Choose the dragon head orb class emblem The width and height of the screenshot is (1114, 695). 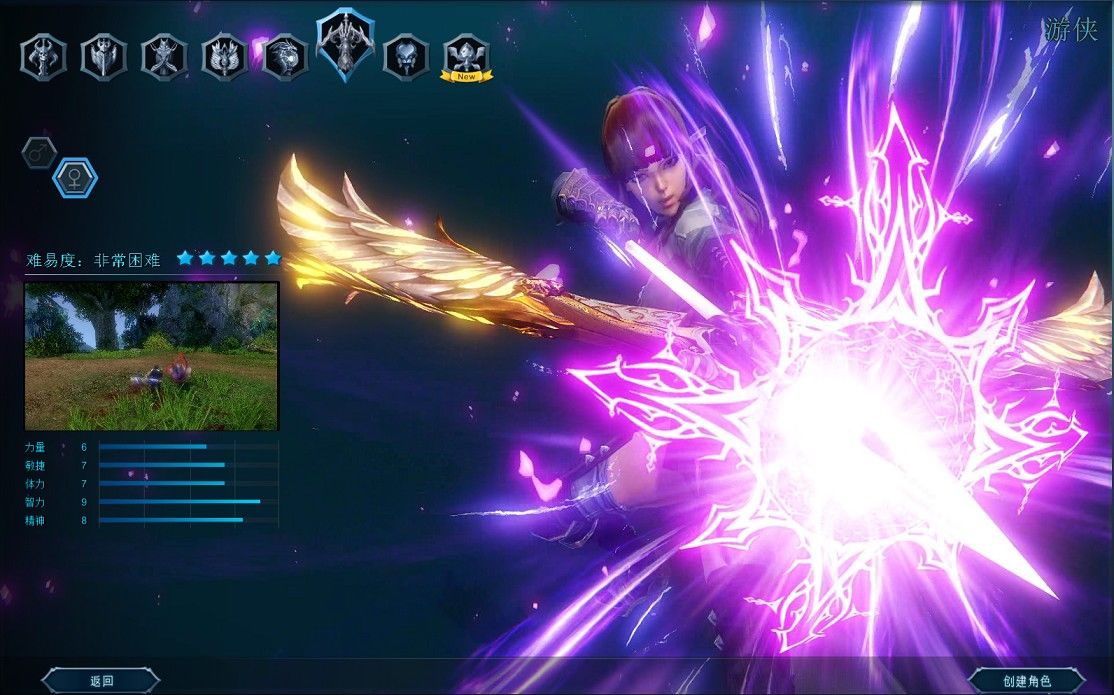click(284, 56)
